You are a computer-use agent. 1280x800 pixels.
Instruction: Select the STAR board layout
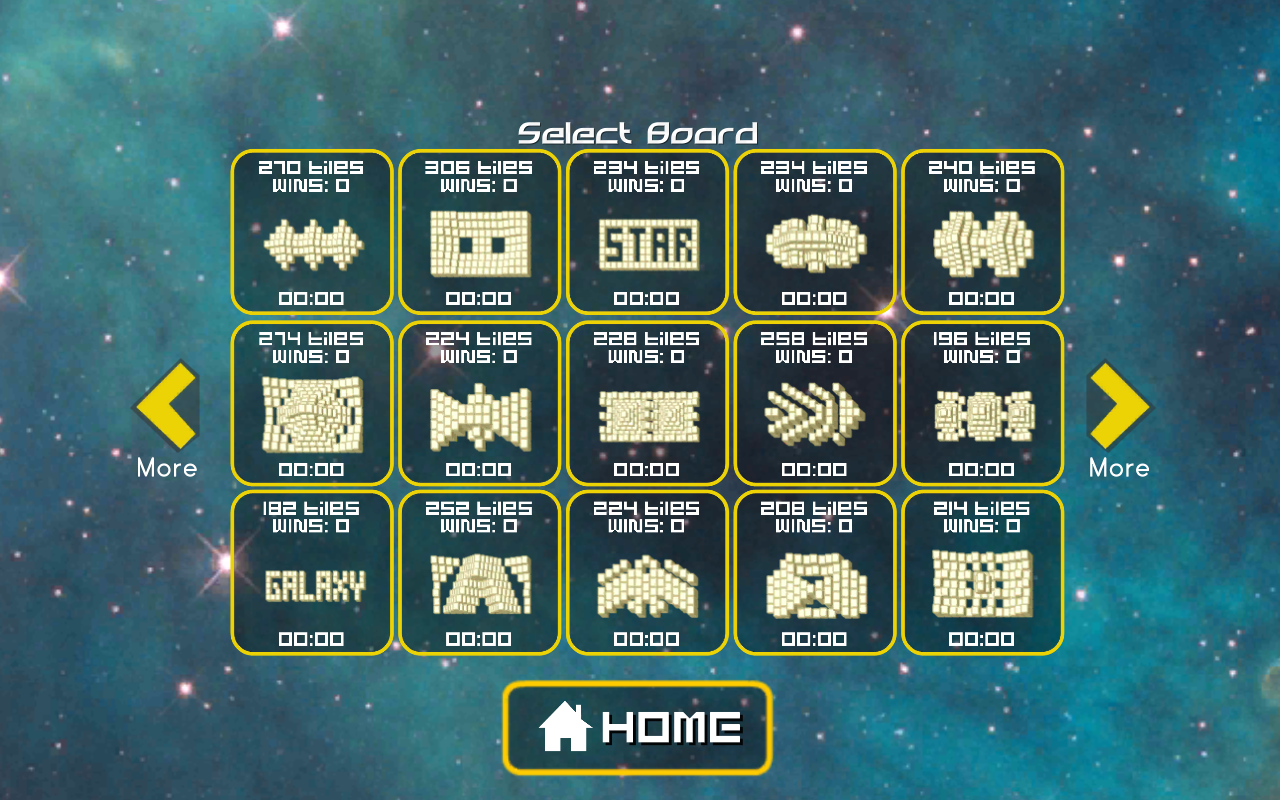pyautogui.click(x=646, y=240)
